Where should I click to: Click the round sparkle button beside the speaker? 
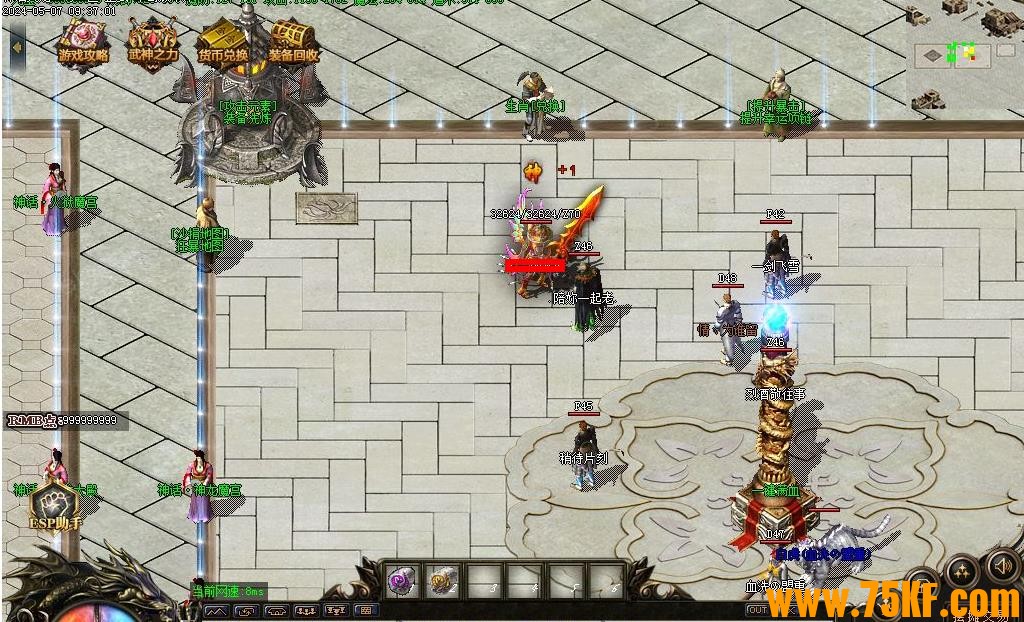coord(961,573)
